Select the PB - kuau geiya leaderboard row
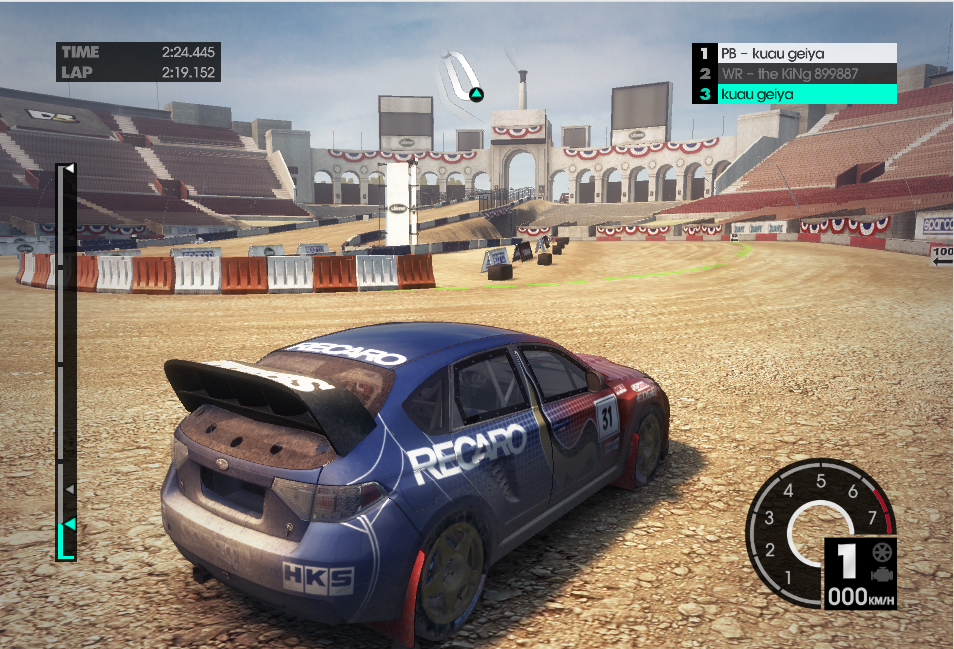Viewport: 954px width, 649px height. [795, 53]
